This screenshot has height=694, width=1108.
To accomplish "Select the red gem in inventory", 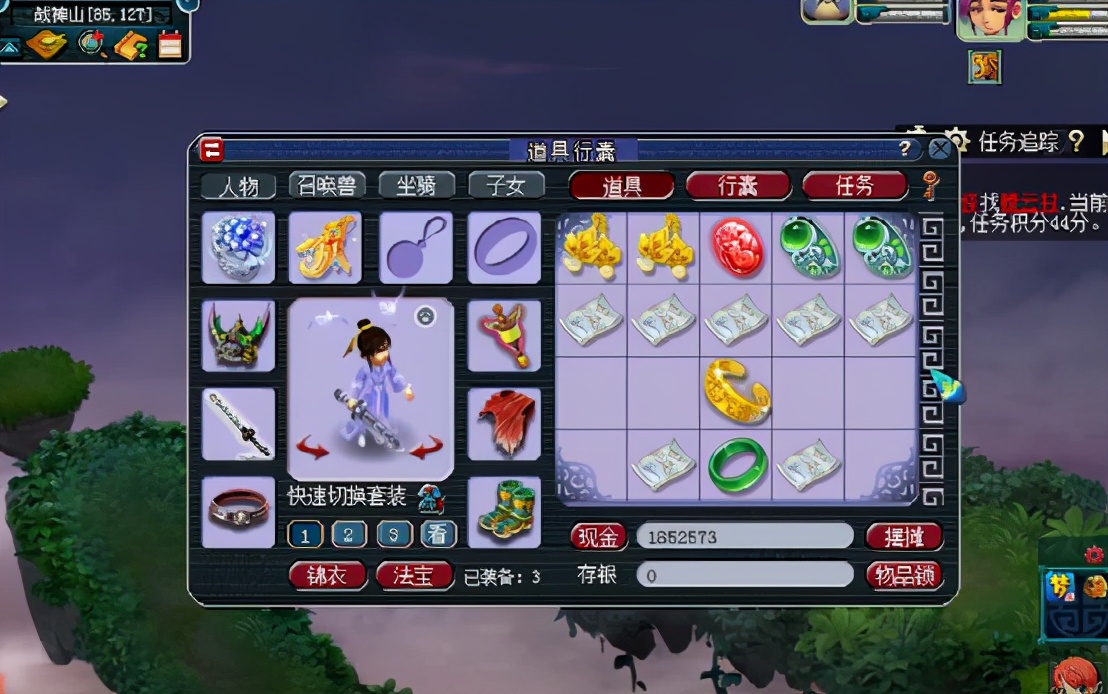I will [x=737, y=248].
